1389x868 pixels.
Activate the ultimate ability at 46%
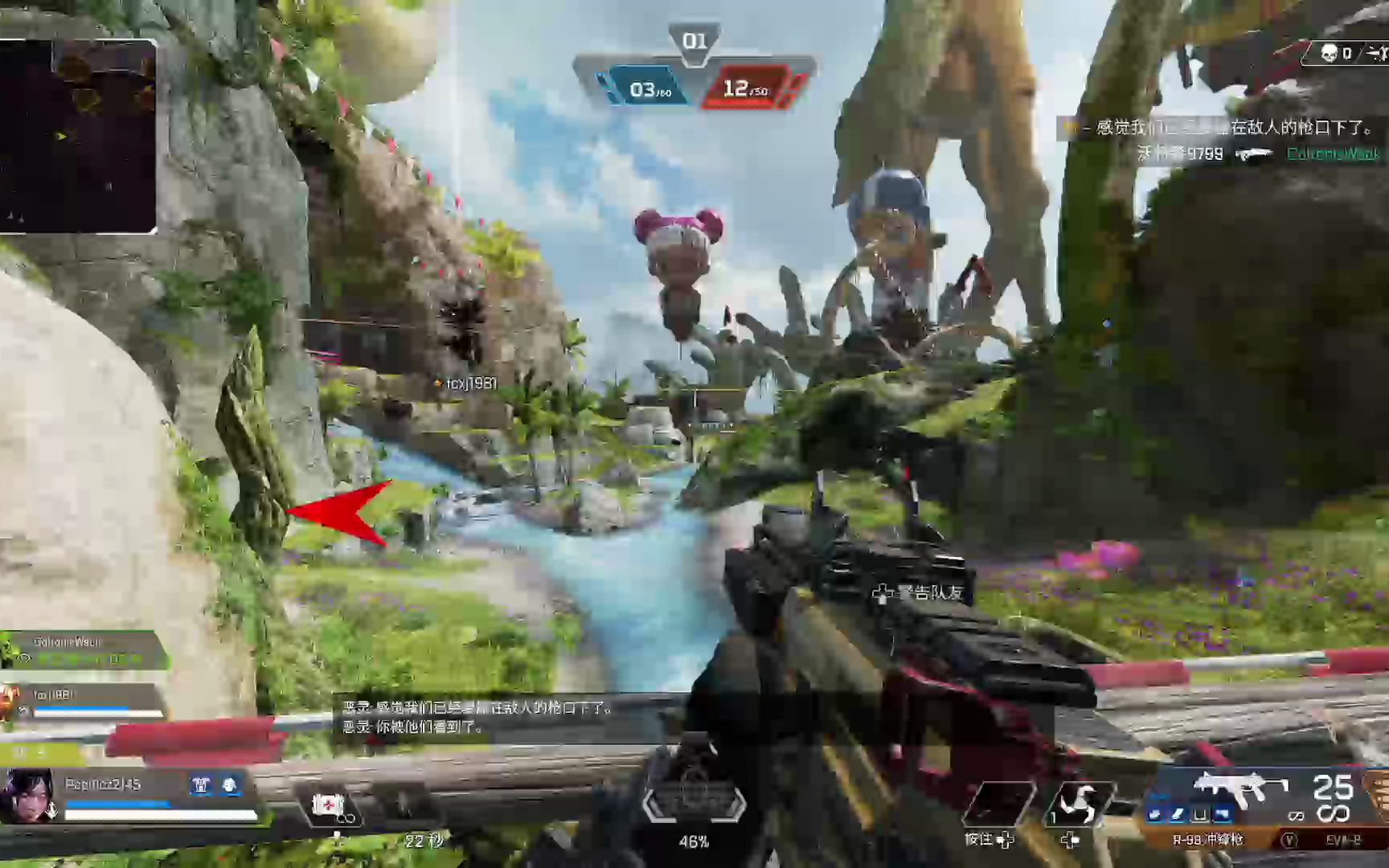[694, 804]
